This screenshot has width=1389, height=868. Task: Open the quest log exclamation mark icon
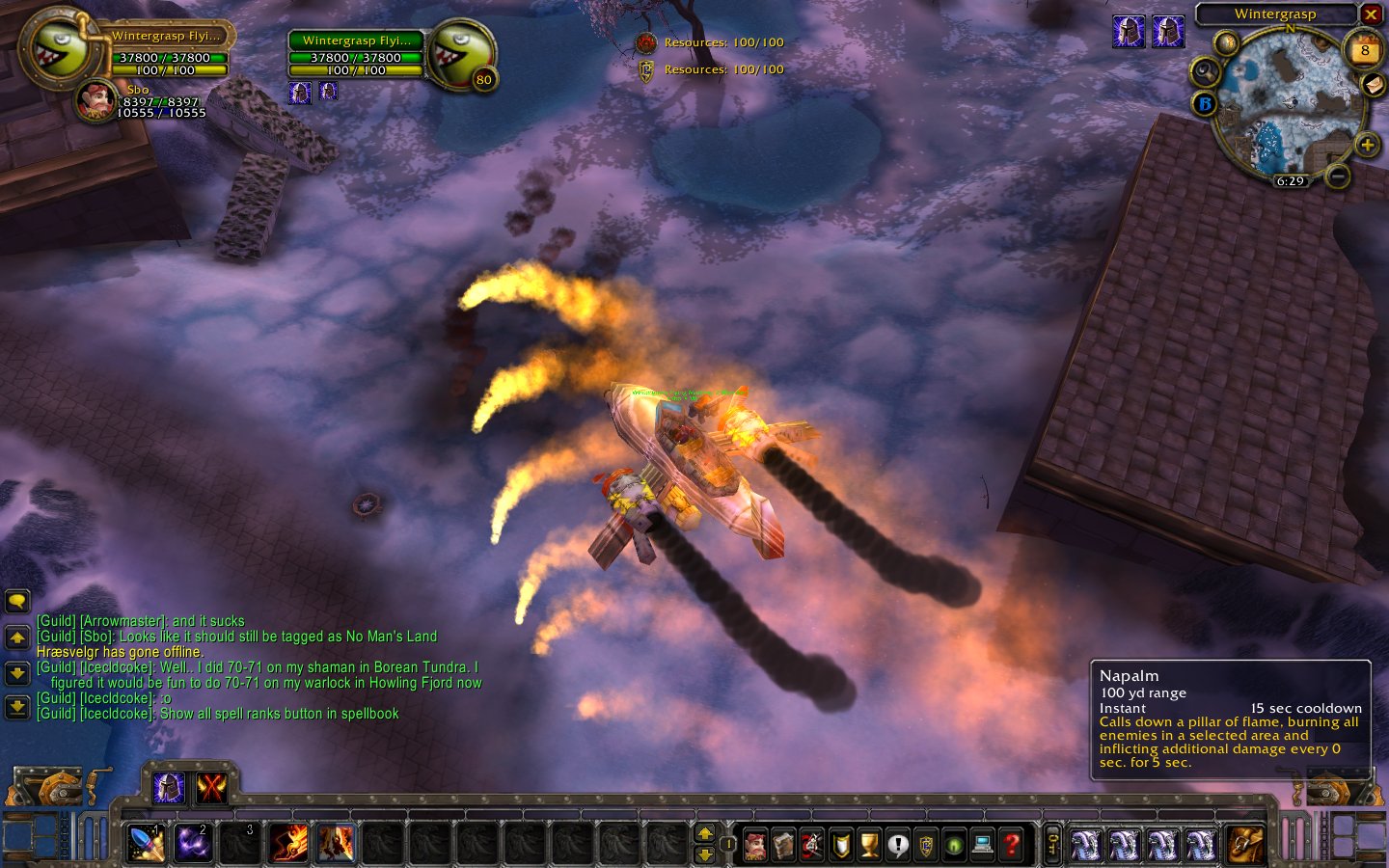898,846
